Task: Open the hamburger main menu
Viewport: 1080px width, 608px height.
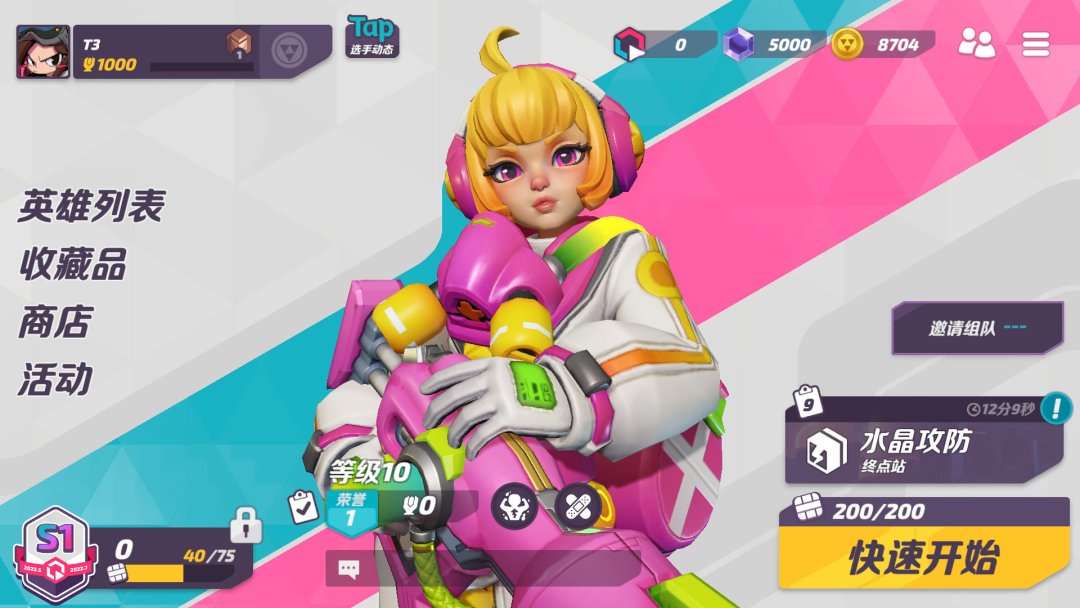Action: [x=1035, y=43]
